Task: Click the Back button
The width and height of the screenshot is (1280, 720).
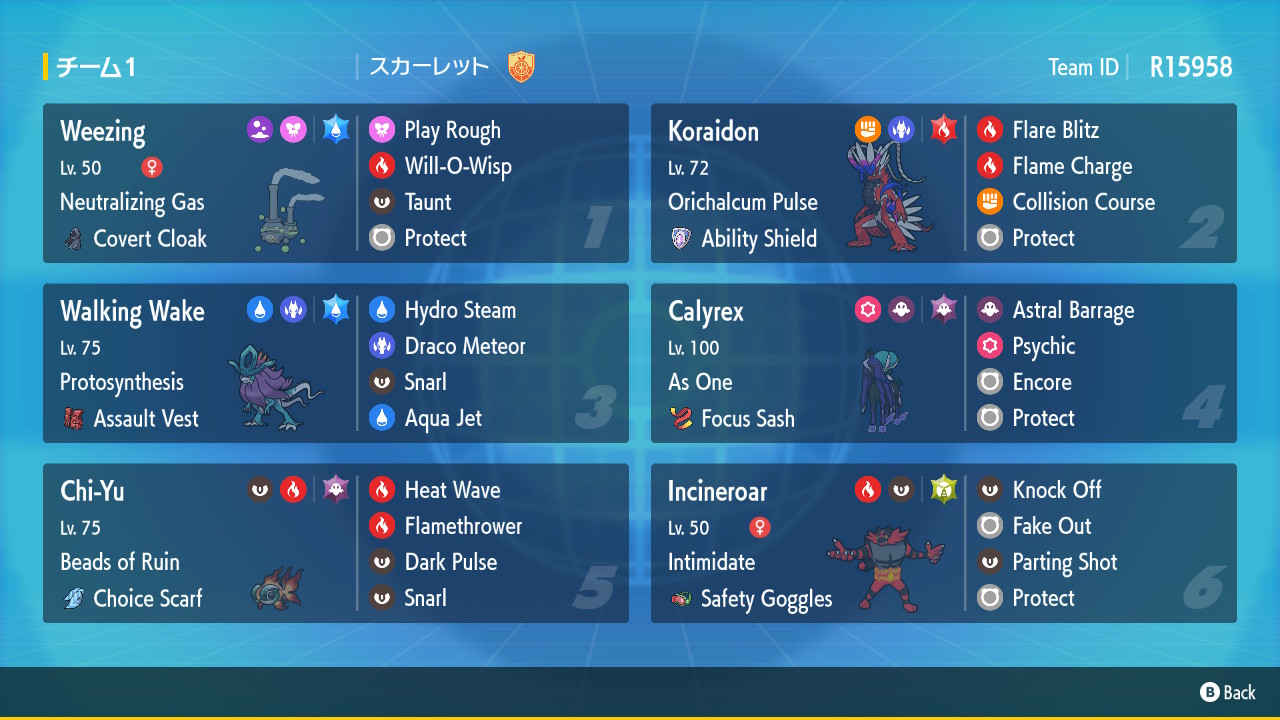Action: [x=1228, y=692]
